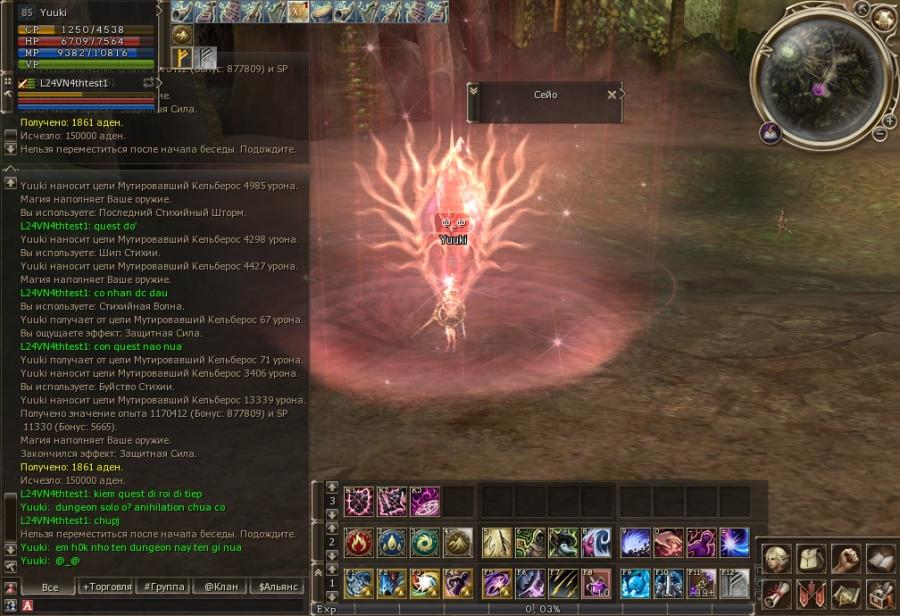Open the +Торговля trade chat tab
The height and width of the screenshot is (616, 900).
click(107, 587)
